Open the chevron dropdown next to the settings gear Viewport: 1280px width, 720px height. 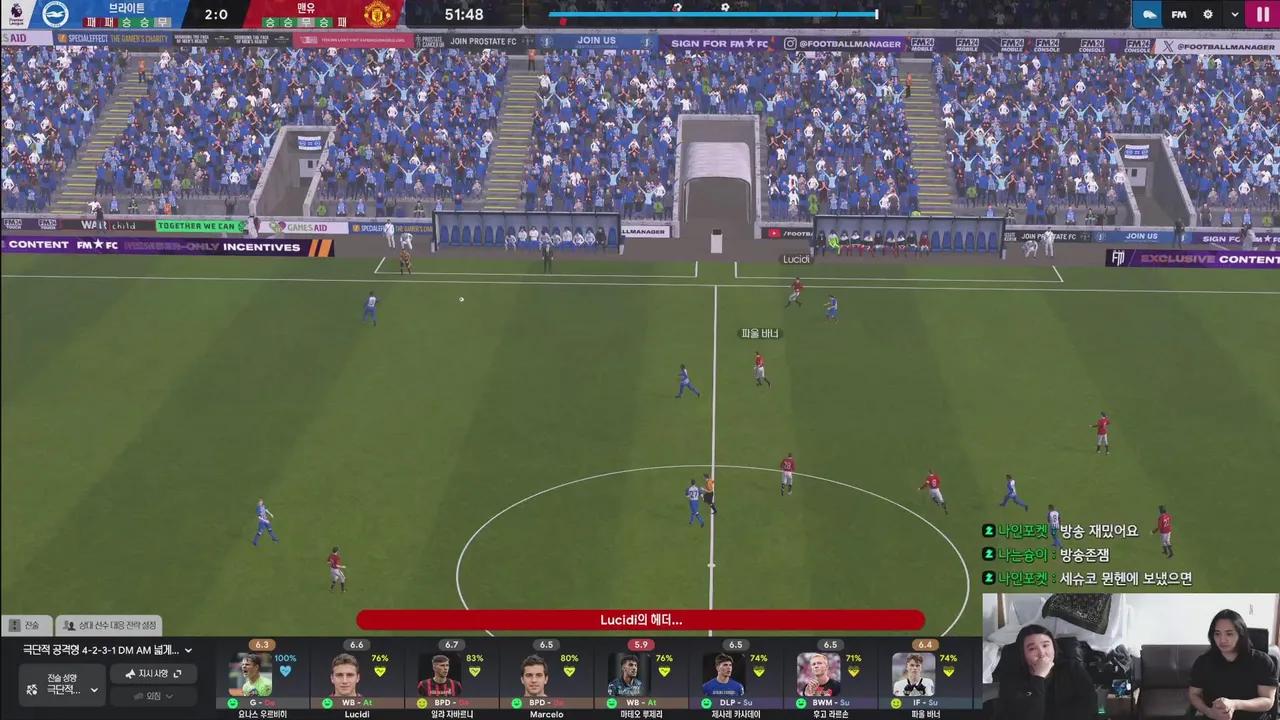click(1236, 14)
